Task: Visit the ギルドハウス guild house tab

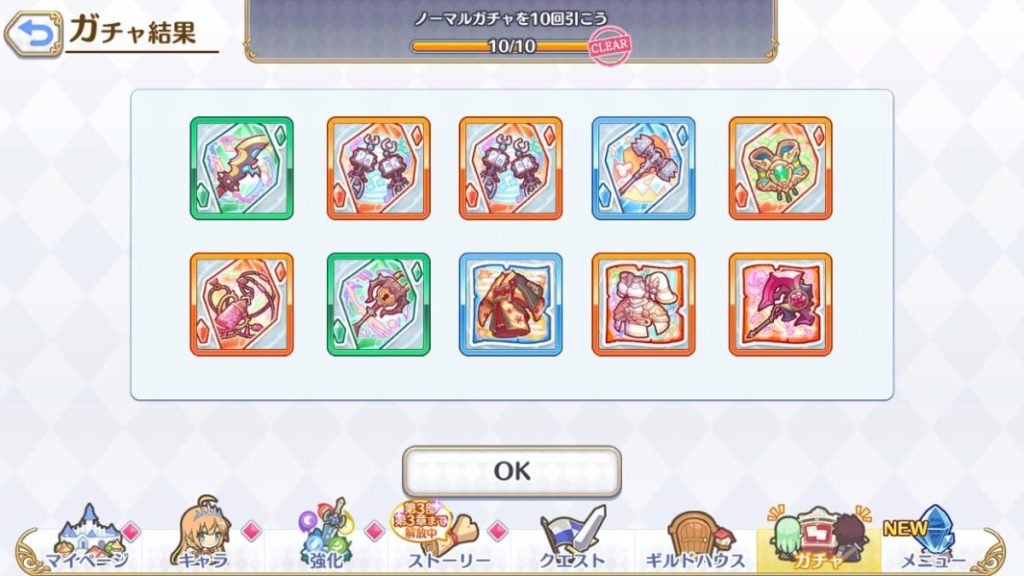Action: click(695, 538)
